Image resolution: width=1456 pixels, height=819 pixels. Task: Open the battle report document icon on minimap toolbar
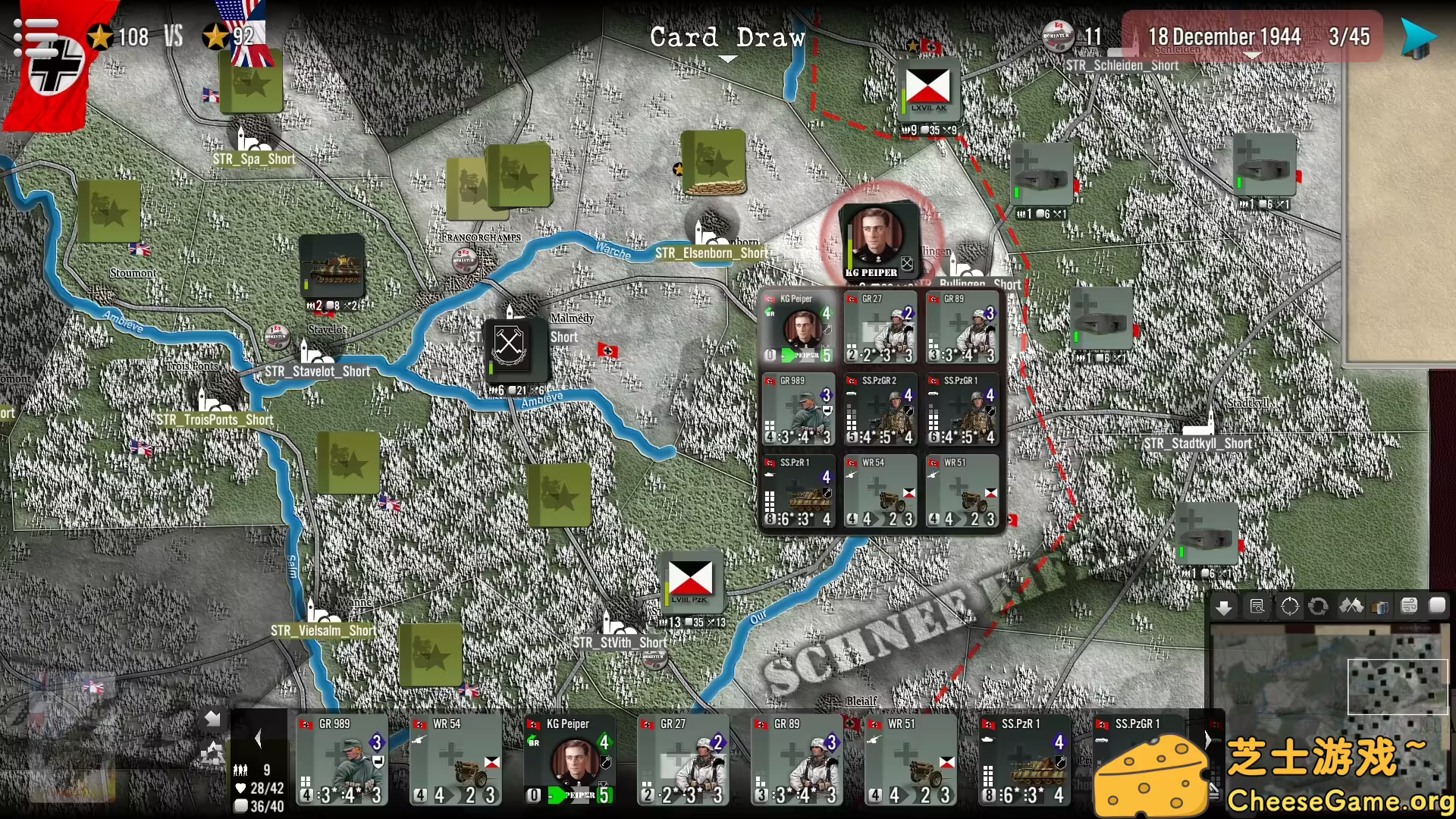pyautogui.click(x=1259, y=606)
